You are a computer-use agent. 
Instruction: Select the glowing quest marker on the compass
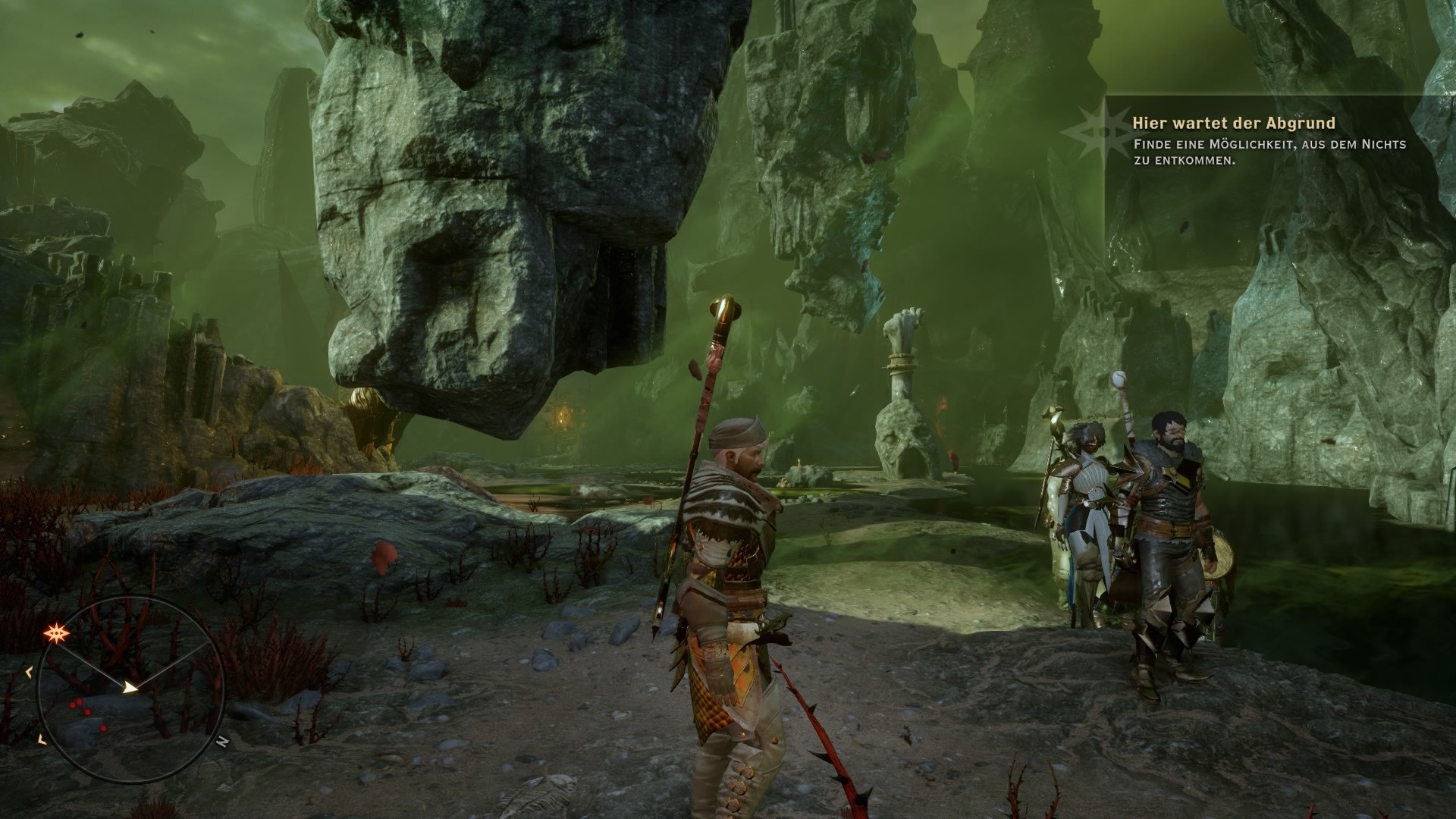tap(57, 632)
